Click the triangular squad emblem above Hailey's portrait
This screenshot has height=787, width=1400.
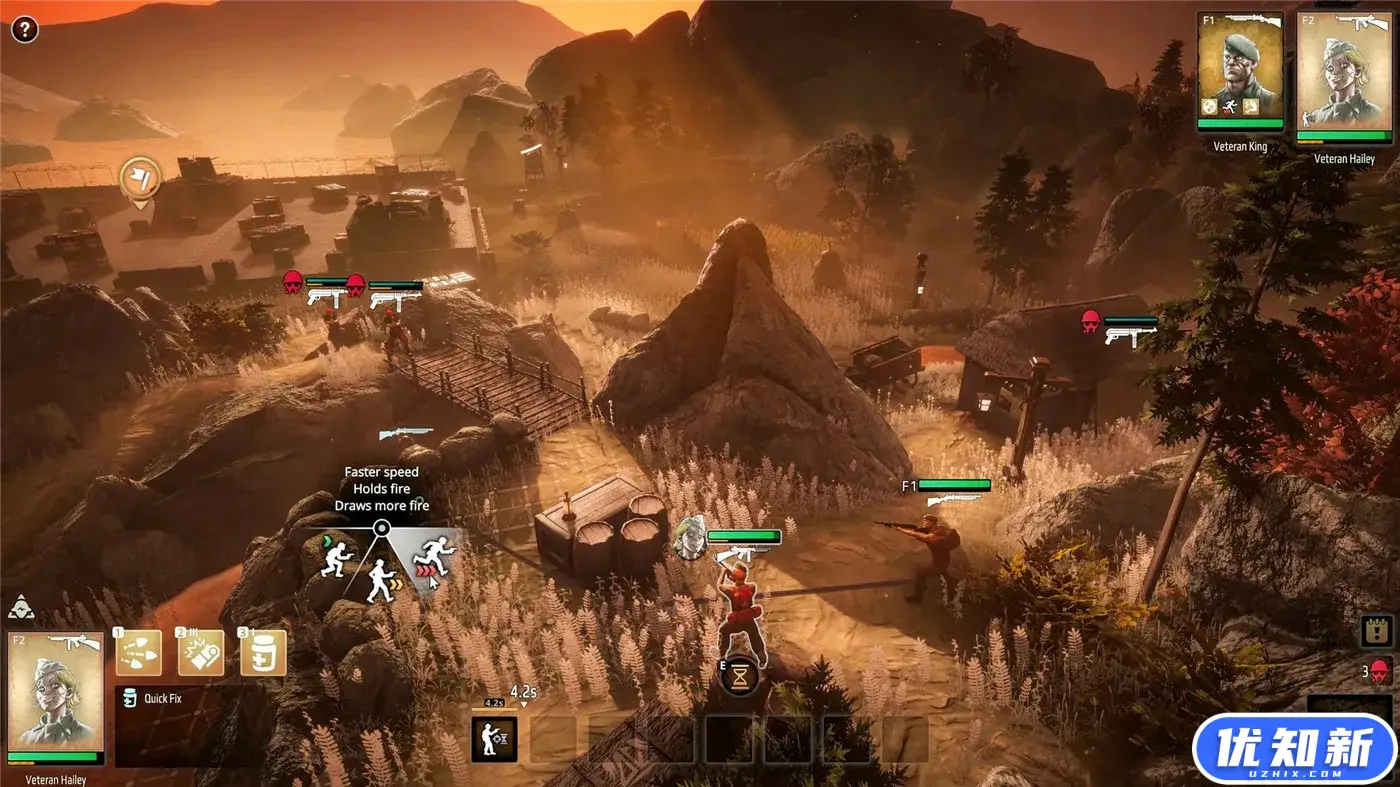click(x=21, y=607)
